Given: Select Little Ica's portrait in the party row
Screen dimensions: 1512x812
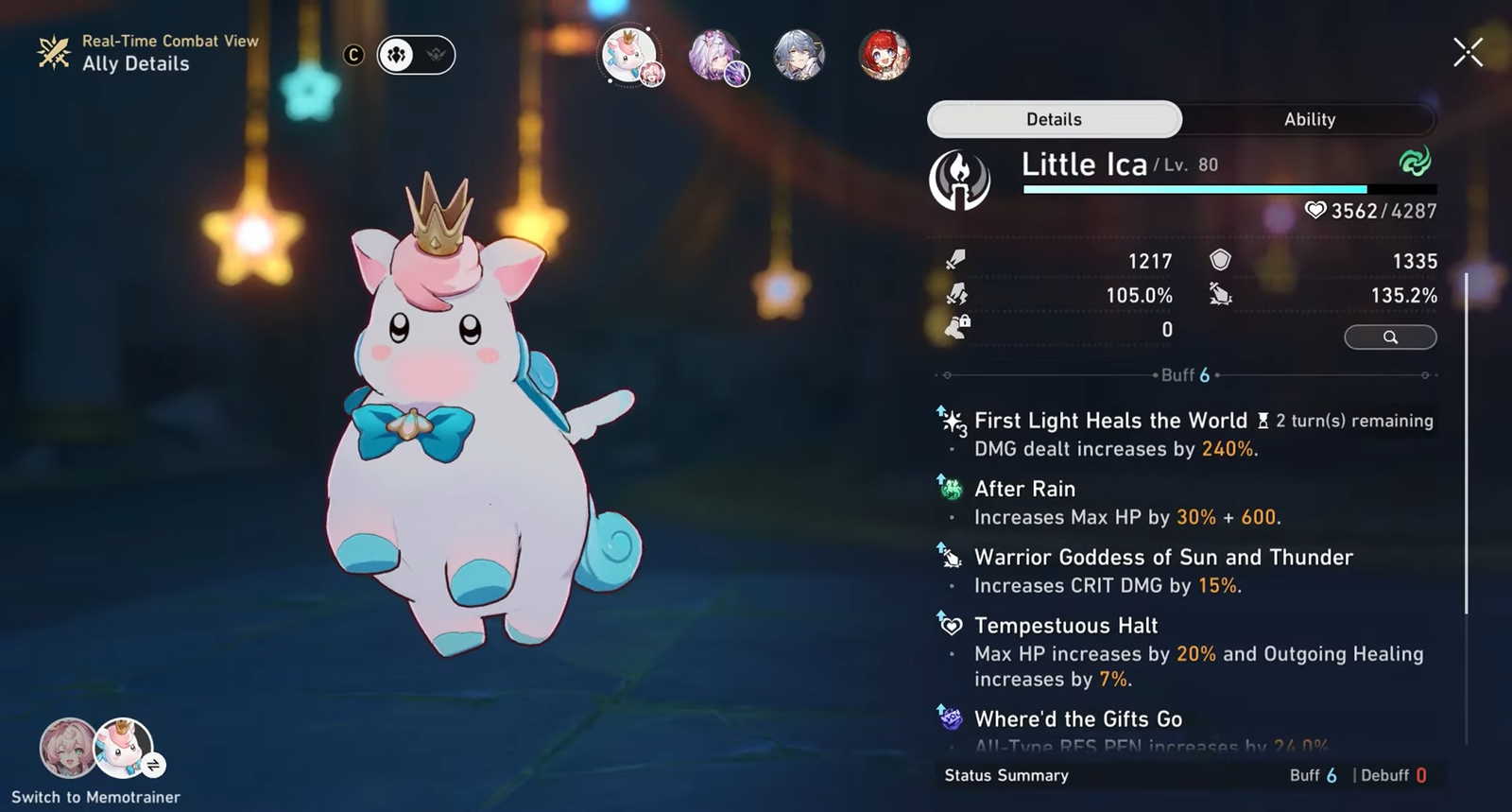Looking at the screenshot, I should click(x=629, y=55).
